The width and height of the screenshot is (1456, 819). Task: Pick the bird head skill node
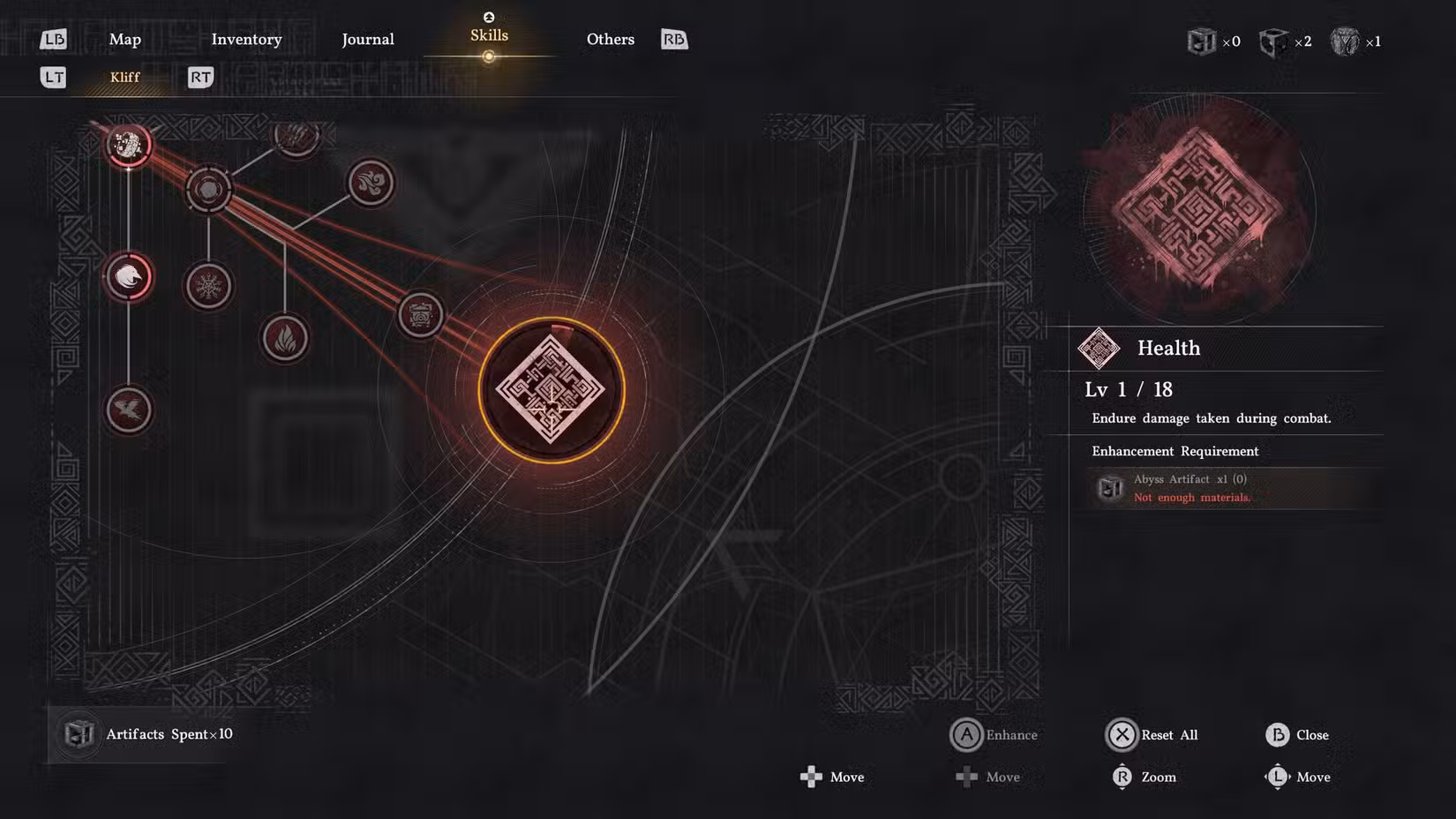[129, 277]
